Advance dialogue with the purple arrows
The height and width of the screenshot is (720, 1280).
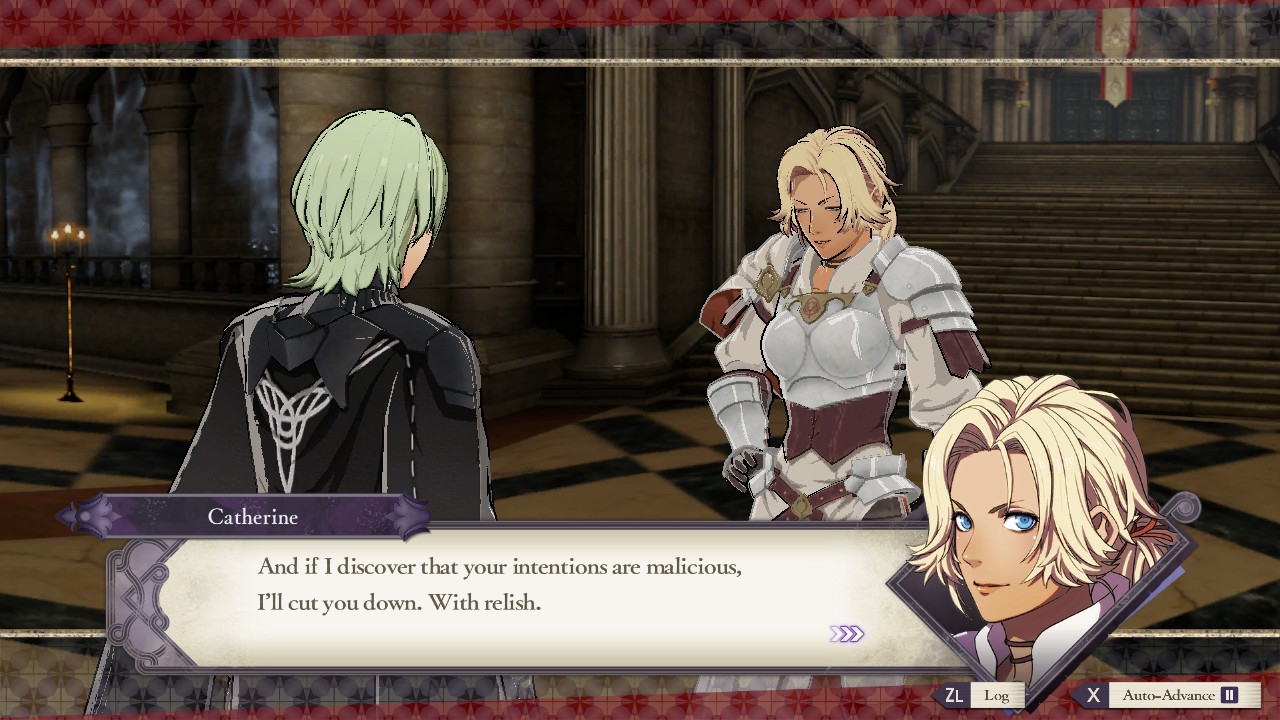846,634
